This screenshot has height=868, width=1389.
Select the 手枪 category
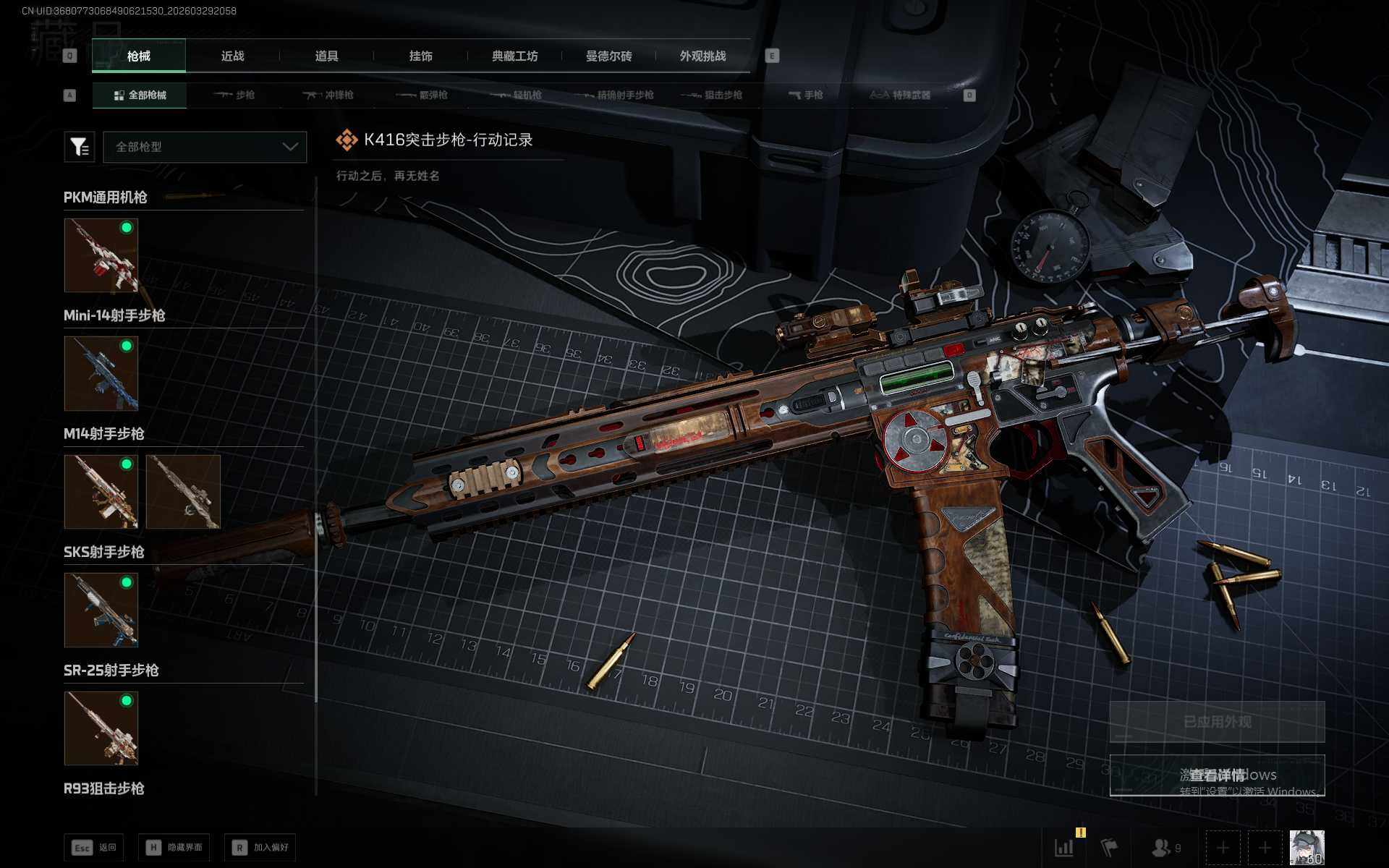pos(805,95)
